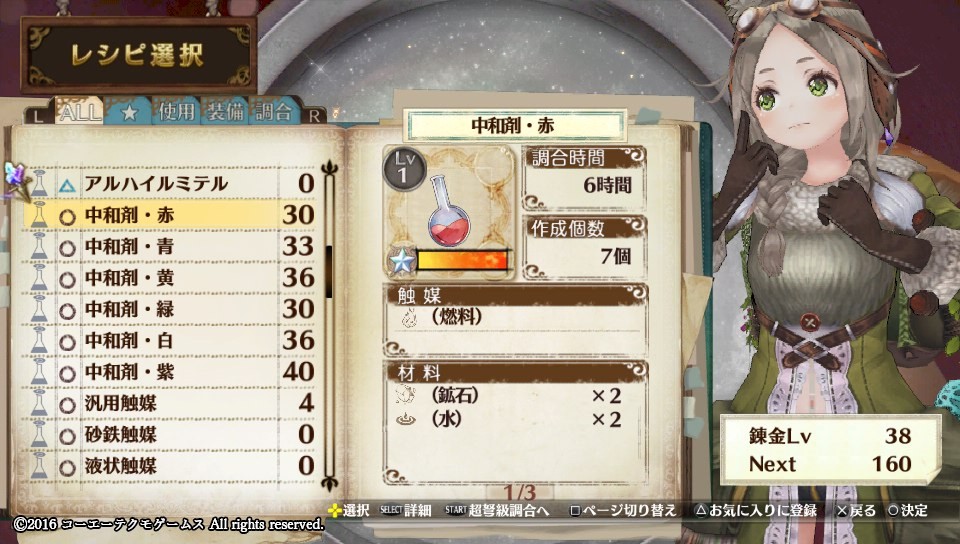Switch to the 装備 tab
Screen dimensions: 960x544
point(225,112)
